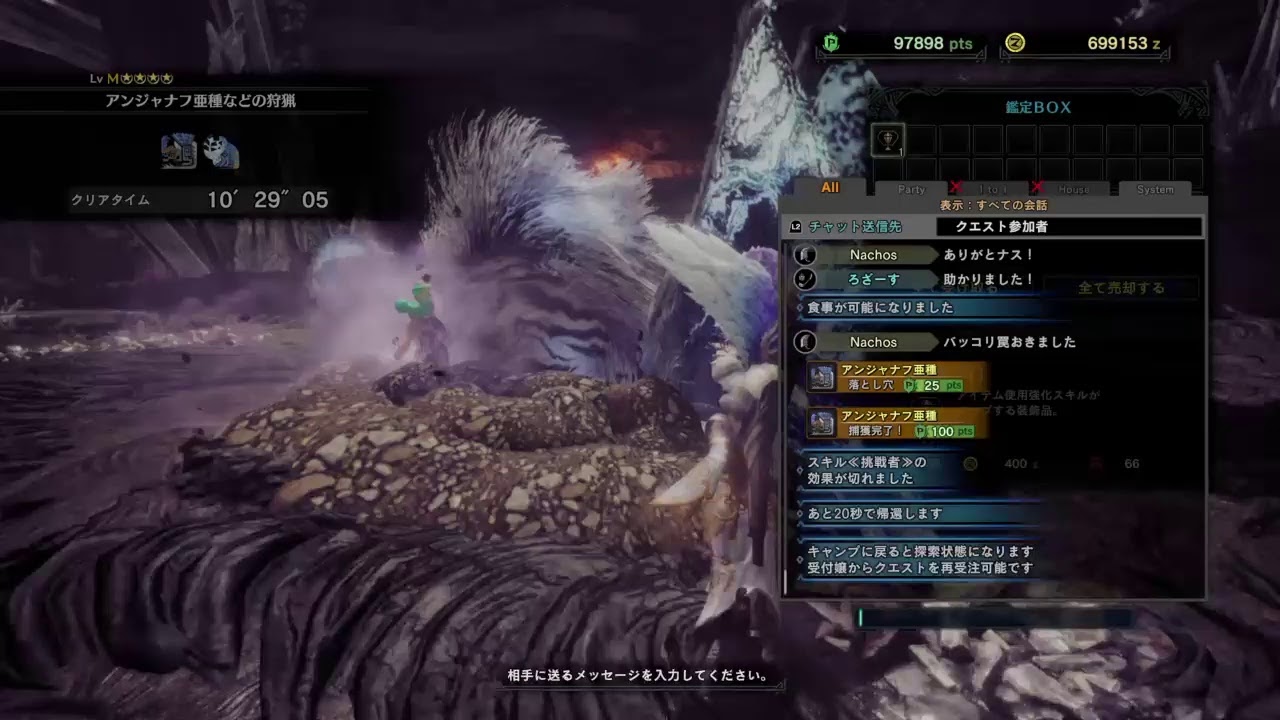This screenshot has height=720, width=1280.
Task: Open the Party chat tab
Action: [911, 189]
